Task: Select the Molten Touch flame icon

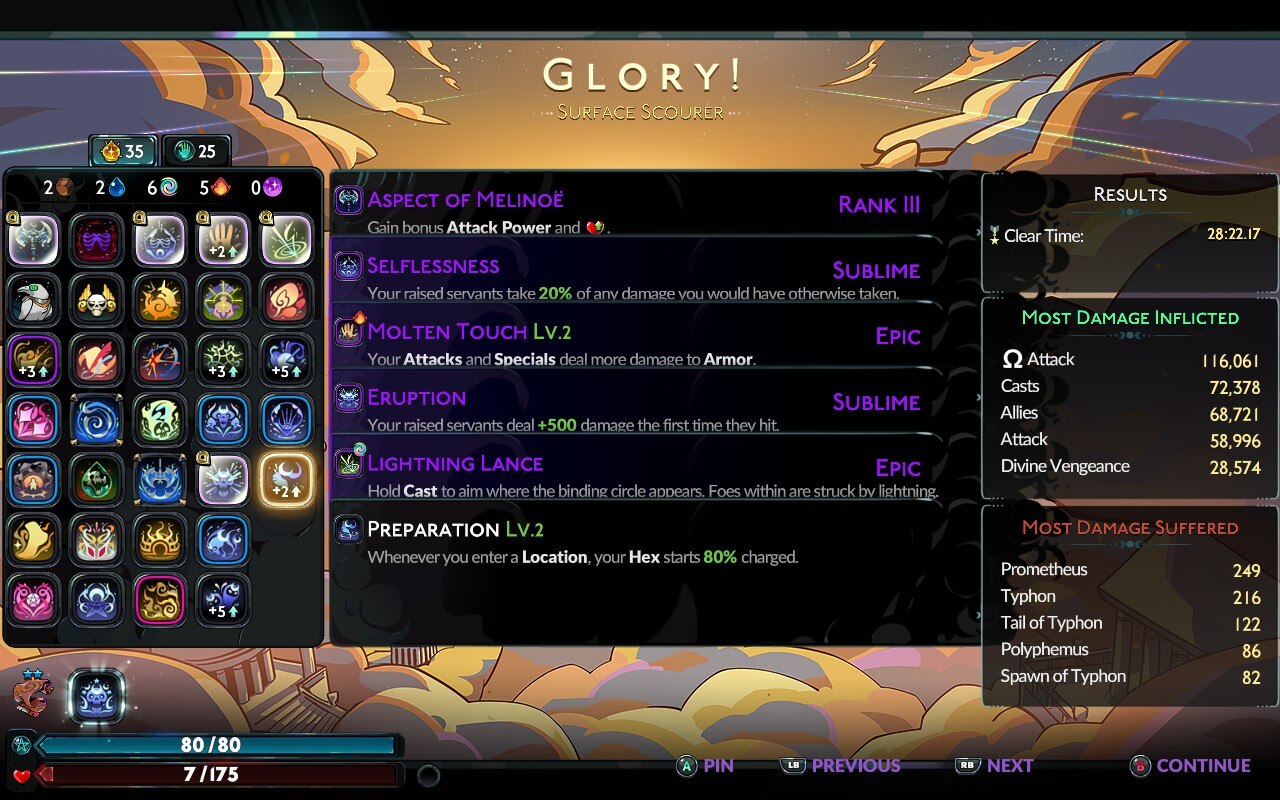Action: click(350, 331)
